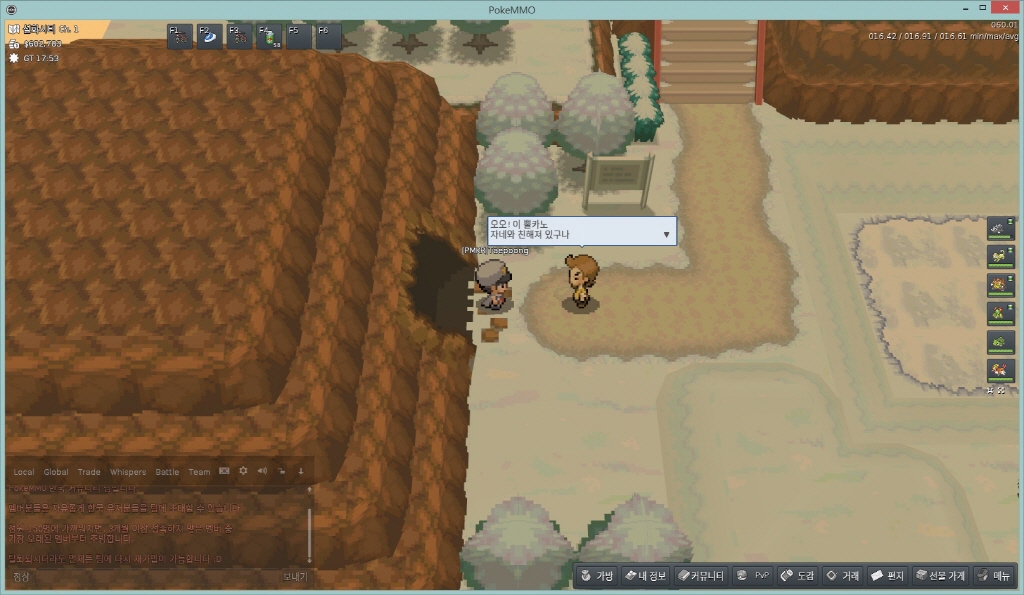Open the 도감 Pokédex
The width and height of the screenshot is (1024, 595).
point(798,576)
